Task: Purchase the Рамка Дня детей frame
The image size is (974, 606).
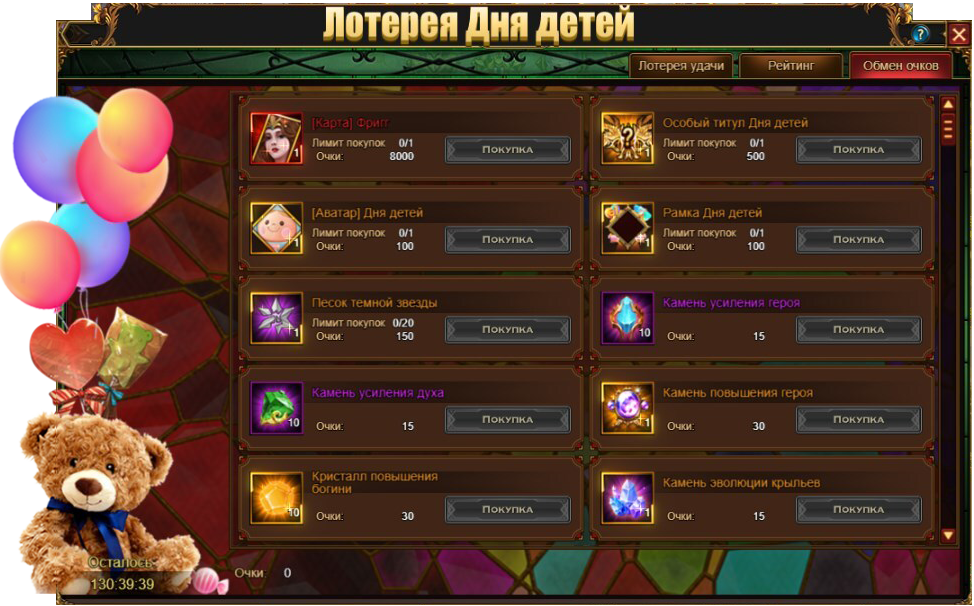Action: [x=858, y=240]
